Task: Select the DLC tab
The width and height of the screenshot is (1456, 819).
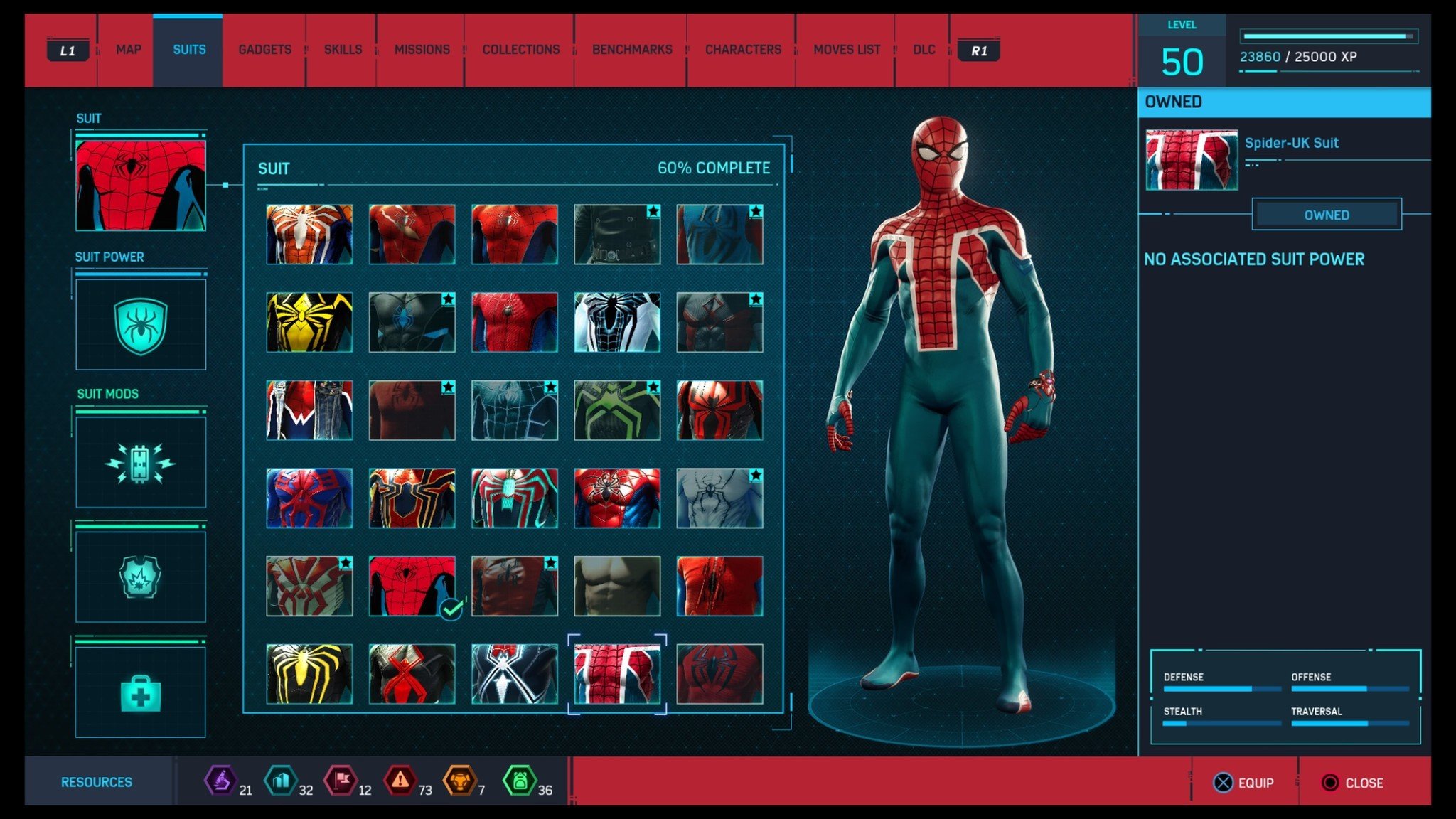Action: coord(924,50)
